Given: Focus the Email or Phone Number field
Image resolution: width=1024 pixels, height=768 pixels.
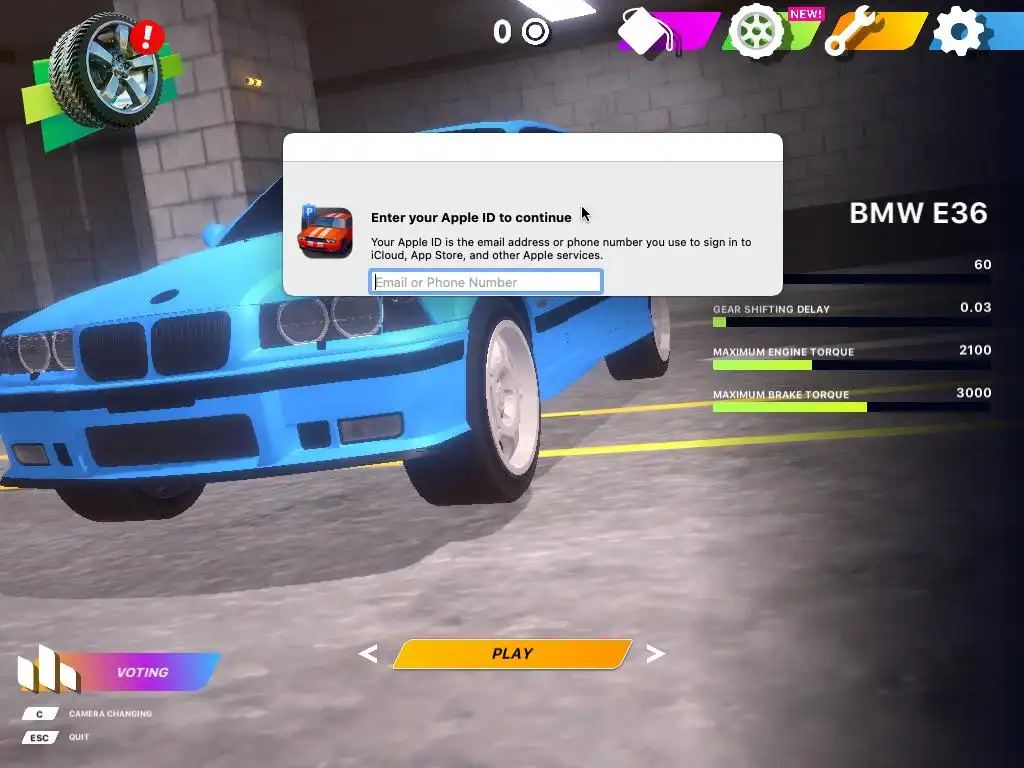Looking at the screenshot, I should [x=486, y=282].
